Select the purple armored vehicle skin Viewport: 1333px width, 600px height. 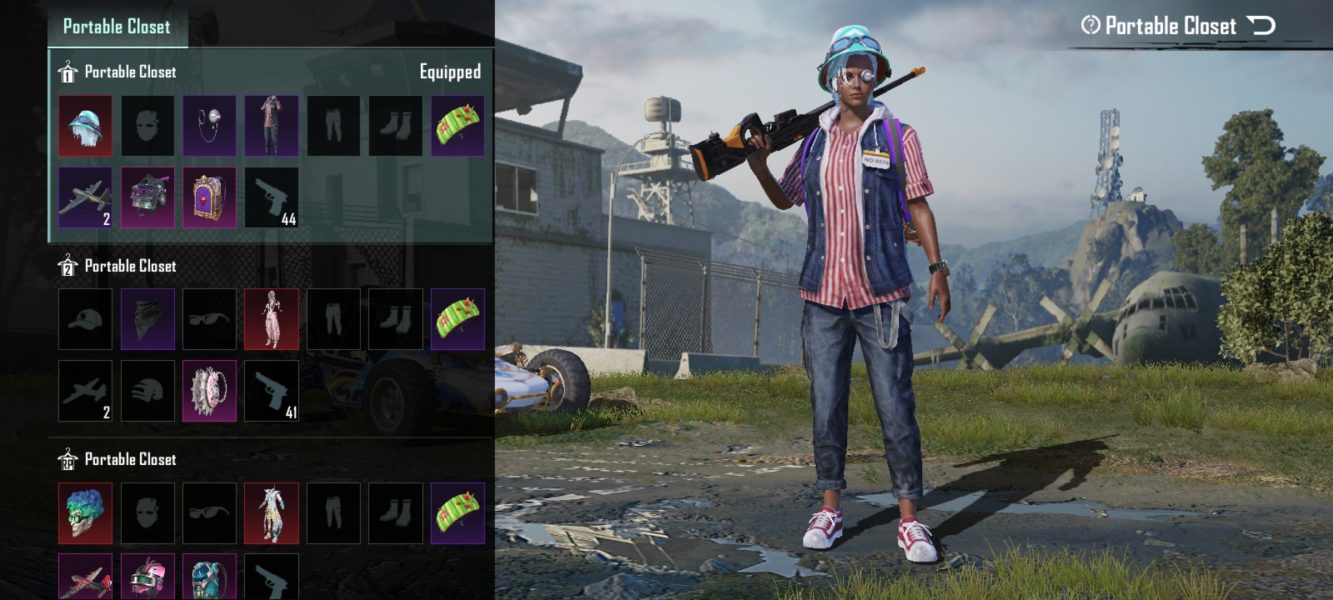(147, 197)
